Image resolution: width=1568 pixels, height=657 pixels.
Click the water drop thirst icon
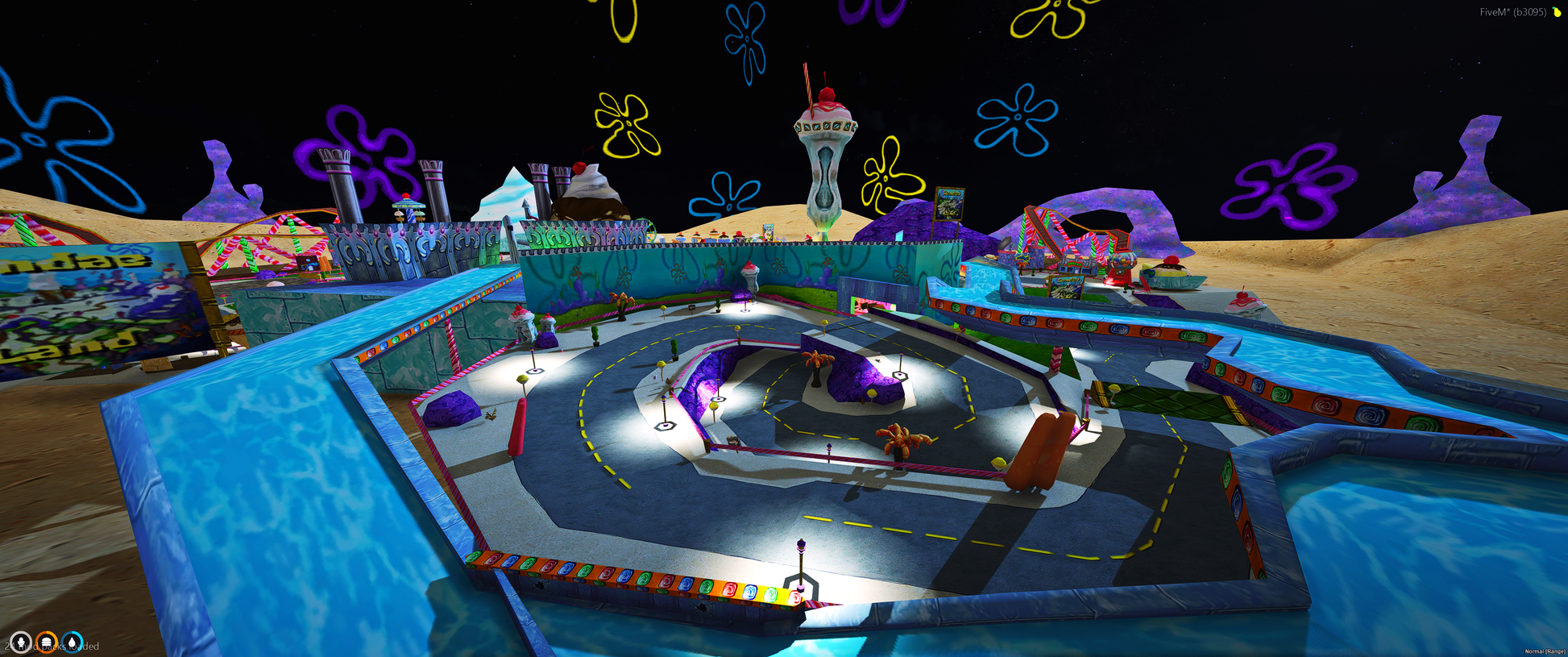[73, 642]
